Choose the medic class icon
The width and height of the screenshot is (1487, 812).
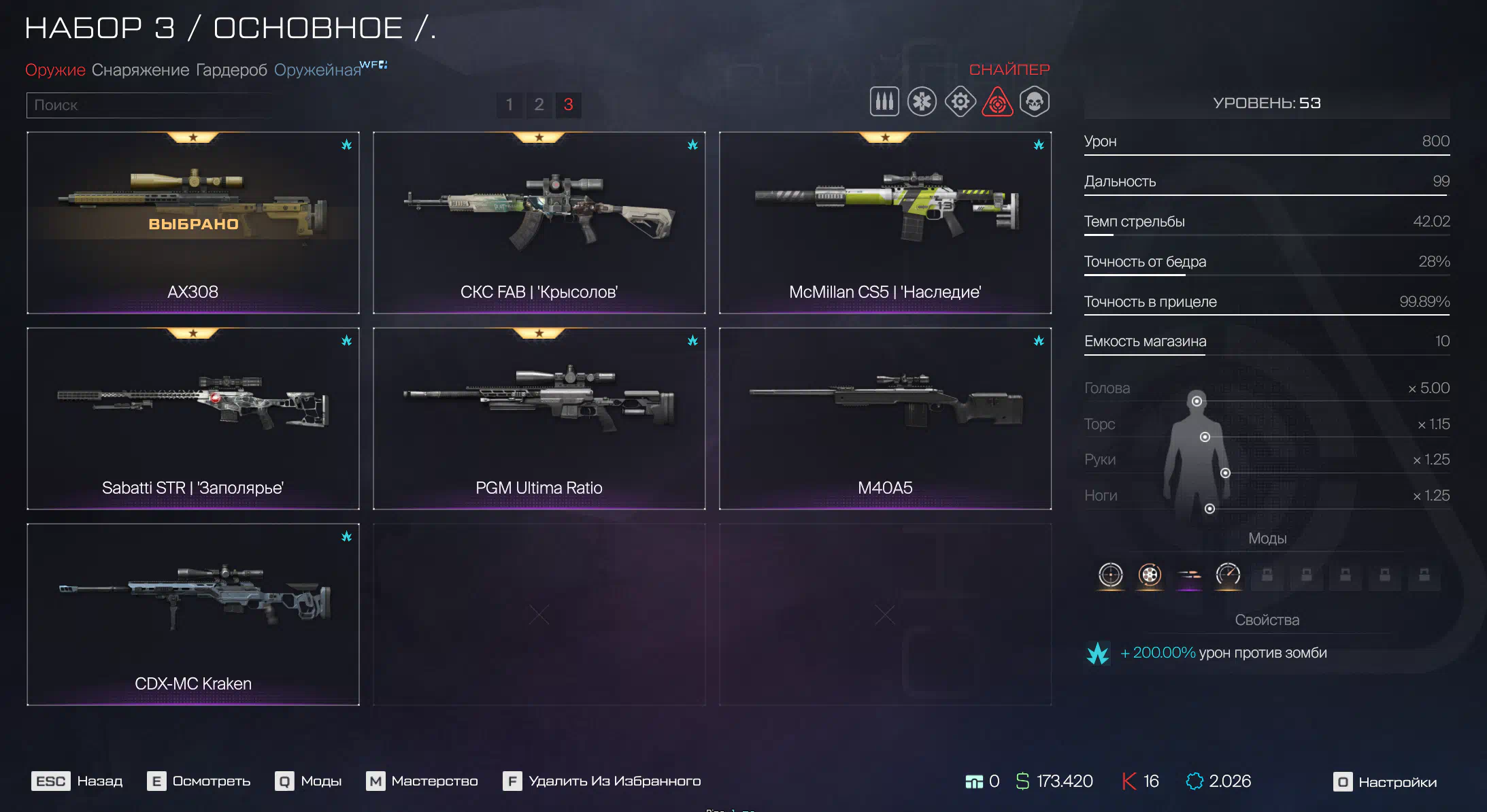click(922, 102)
